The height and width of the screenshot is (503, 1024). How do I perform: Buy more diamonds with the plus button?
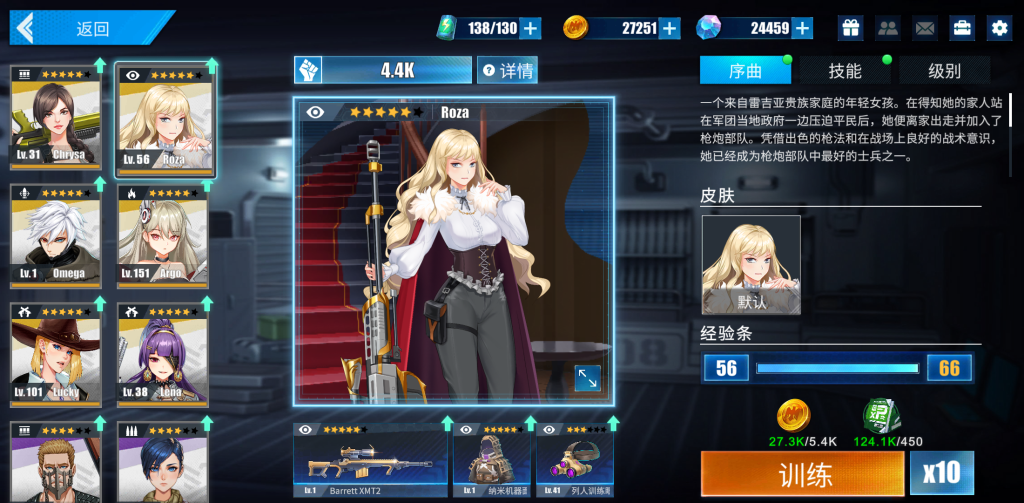point(802,28)
